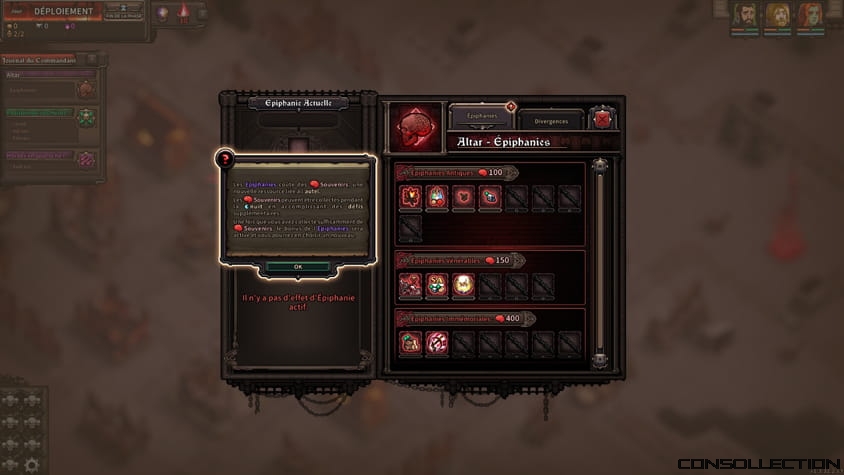
Task: Choose the fourth Épiphanies Antiques icon
Action: coord(489,197)
